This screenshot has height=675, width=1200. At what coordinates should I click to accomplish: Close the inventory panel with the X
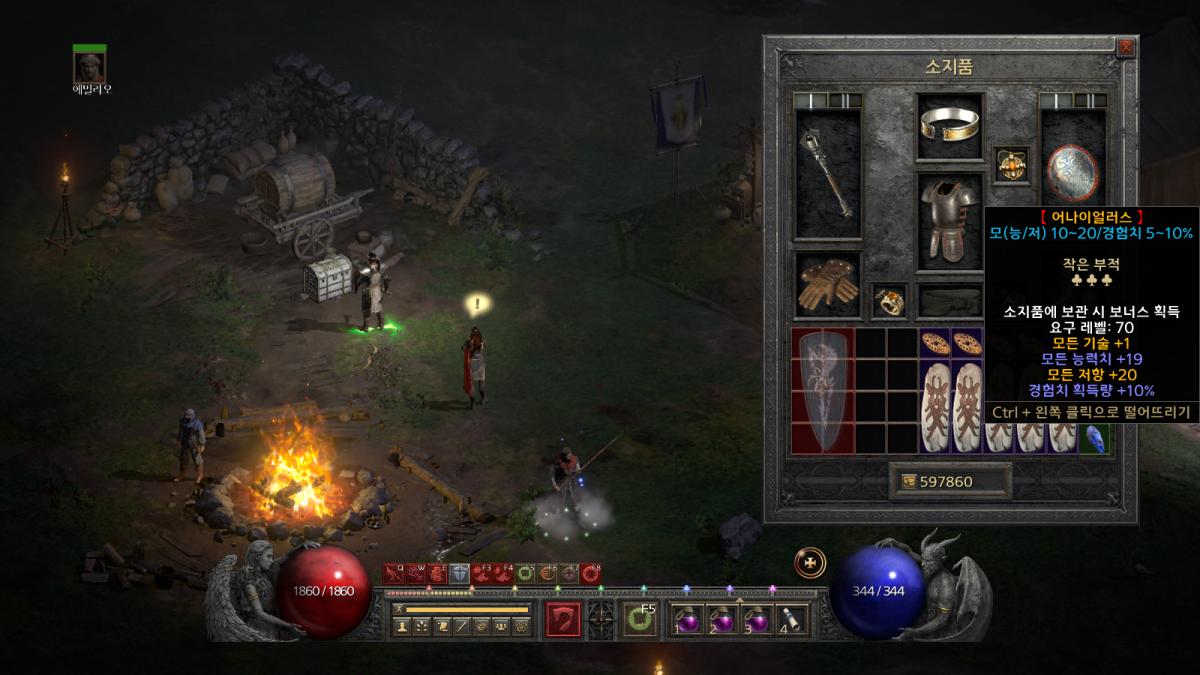point(1126,47)
